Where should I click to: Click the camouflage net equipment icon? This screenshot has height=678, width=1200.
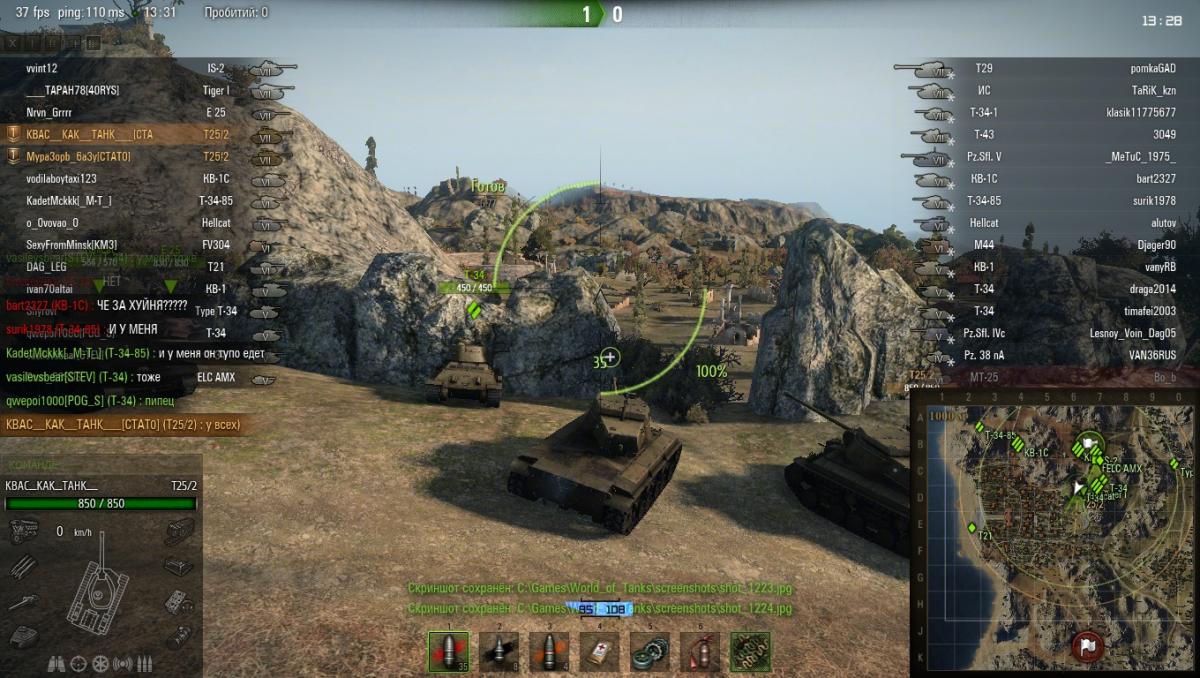click(x=750, y=651)
